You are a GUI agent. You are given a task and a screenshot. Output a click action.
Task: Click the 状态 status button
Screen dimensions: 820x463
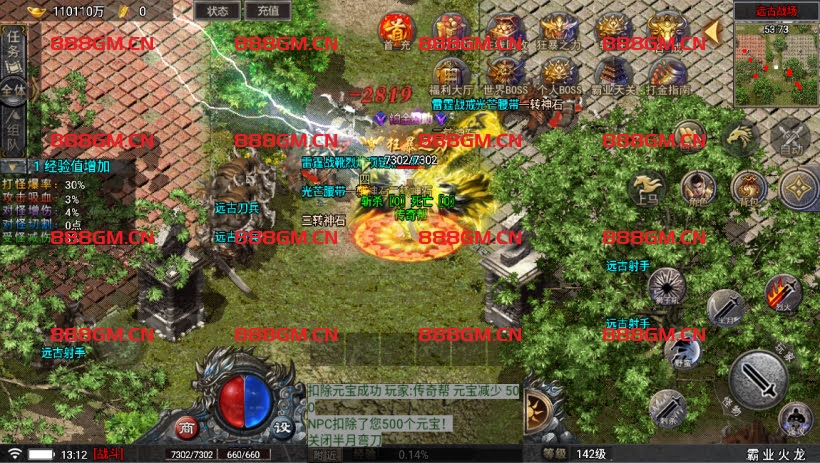[x=217, y=11]
